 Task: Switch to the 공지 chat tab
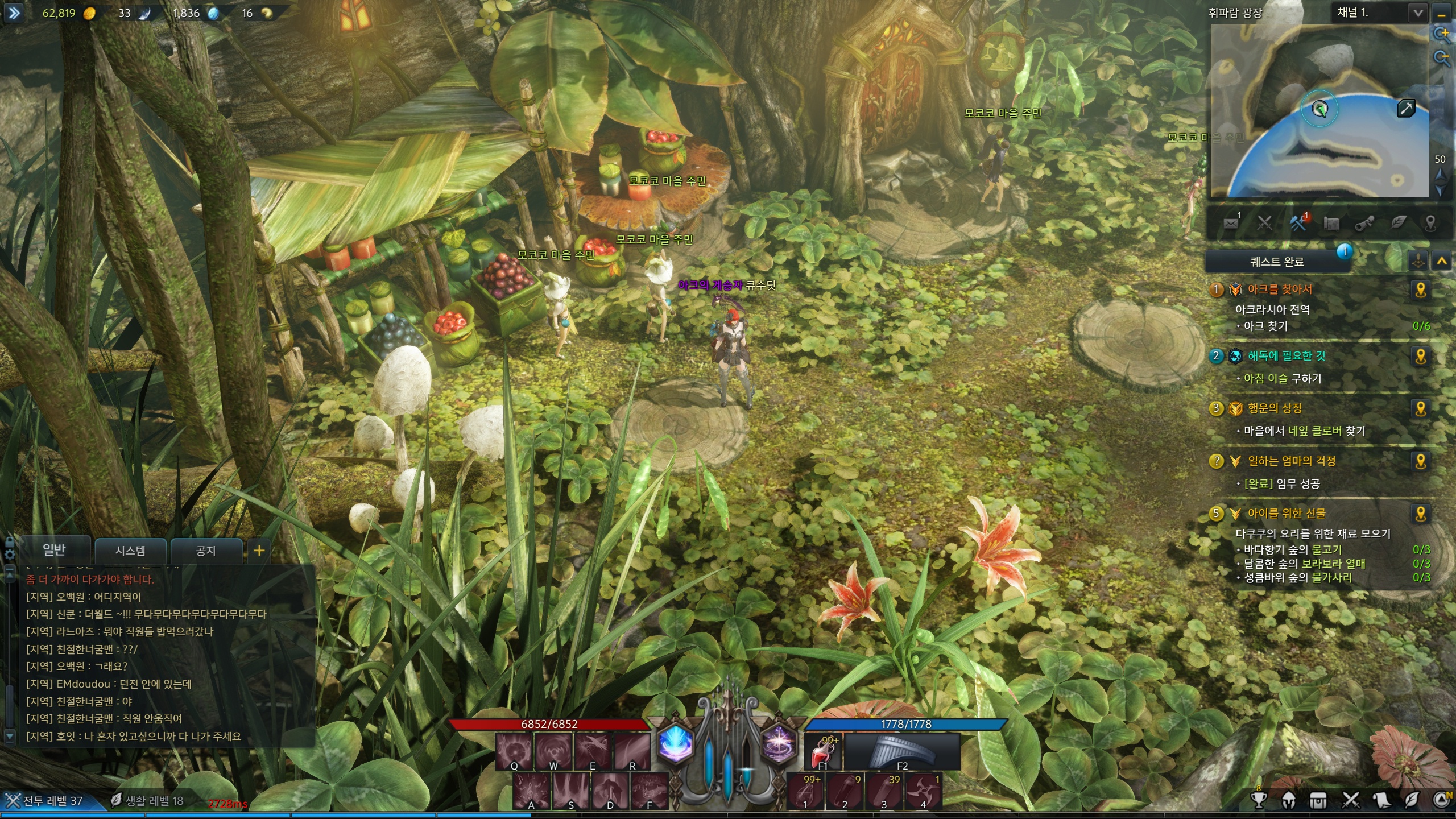point(206,551)
